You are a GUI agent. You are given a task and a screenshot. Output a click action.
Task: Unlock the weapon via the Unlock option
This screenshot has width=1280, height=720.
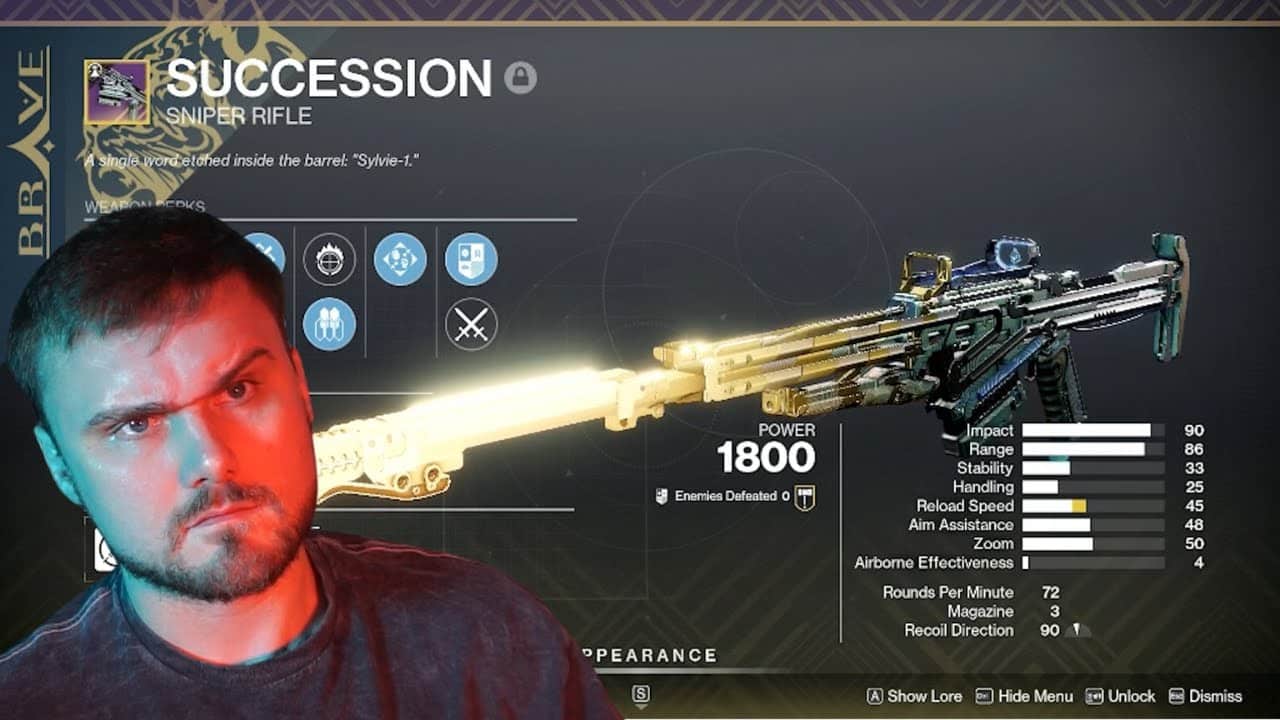click(1131, 694)
